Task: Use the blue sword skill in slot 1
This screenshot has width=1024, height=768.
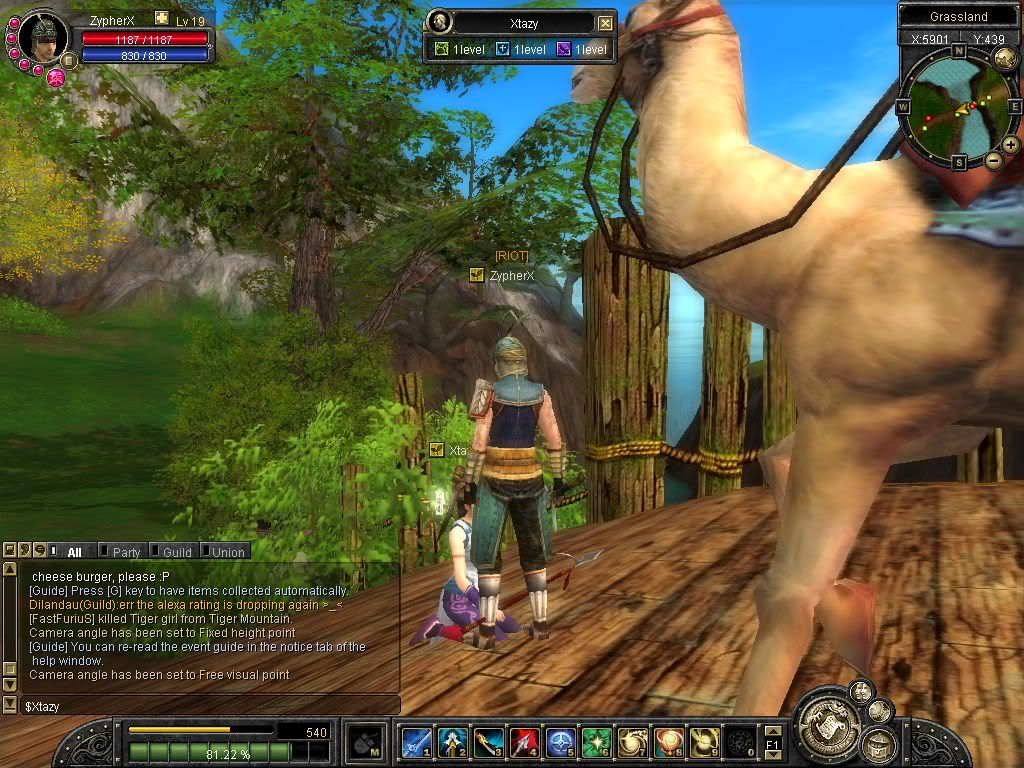Action: tap(416, 742)
